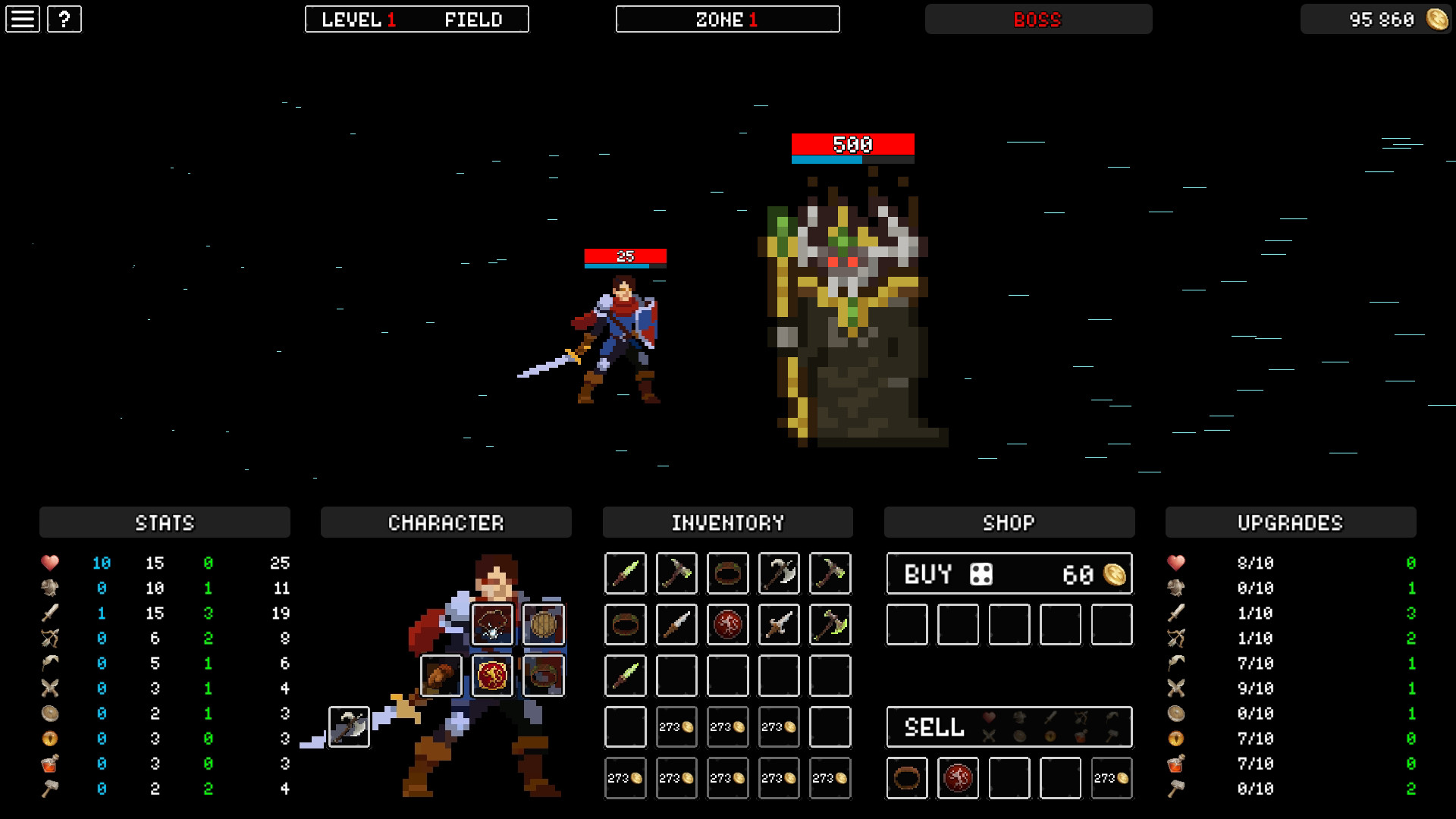Click the gold coin counter top right

point(1375,19)
